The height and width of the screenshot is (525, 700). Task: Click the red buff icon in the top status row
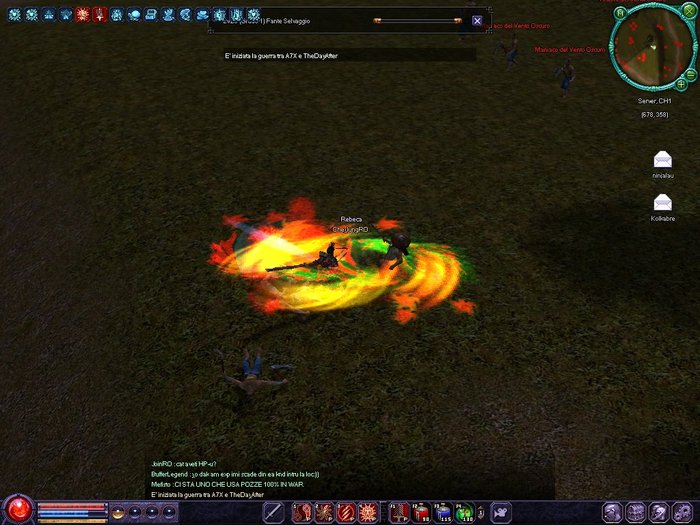(82, 15)
